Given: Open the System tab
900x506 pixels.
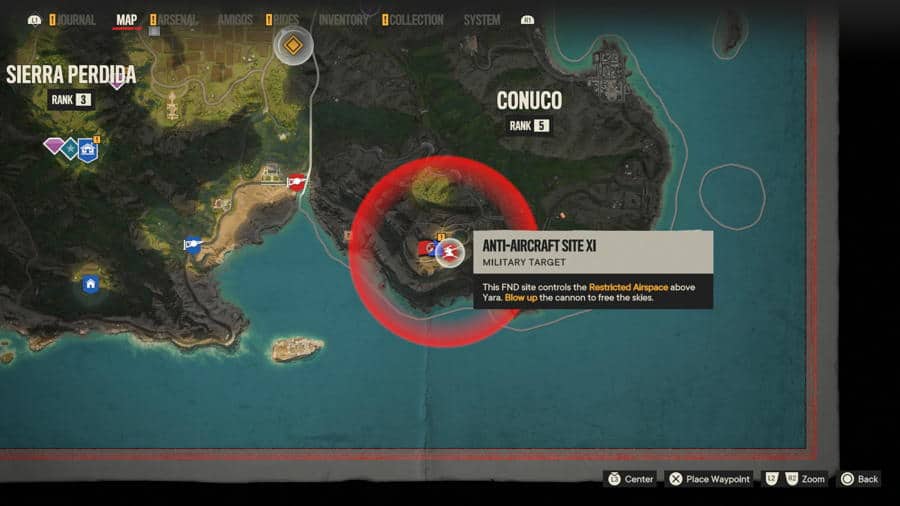Looking at the screenshot, I should click(482, 20).
